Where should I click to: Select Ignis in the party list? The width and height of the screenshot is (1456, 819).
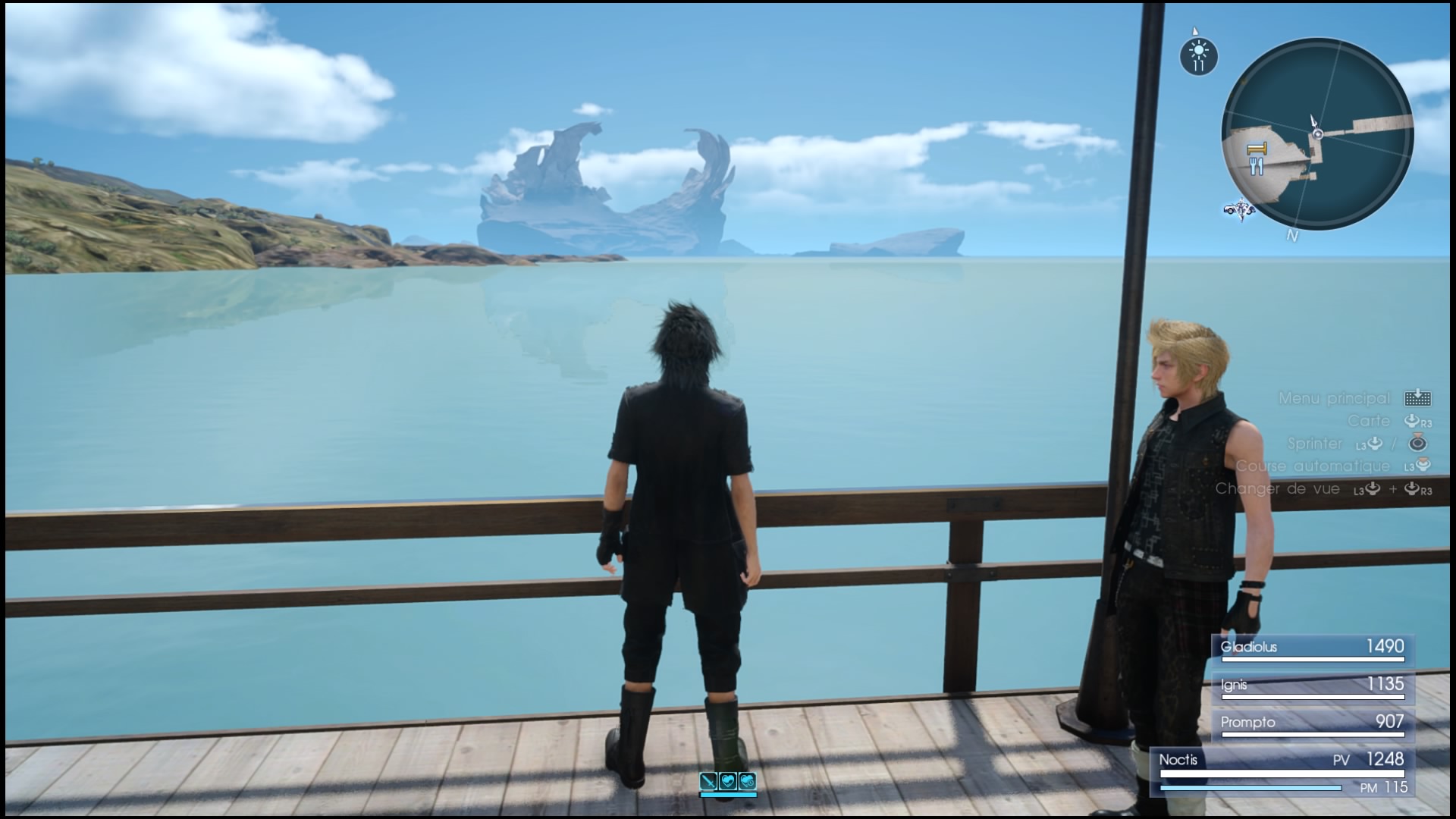1312,685
